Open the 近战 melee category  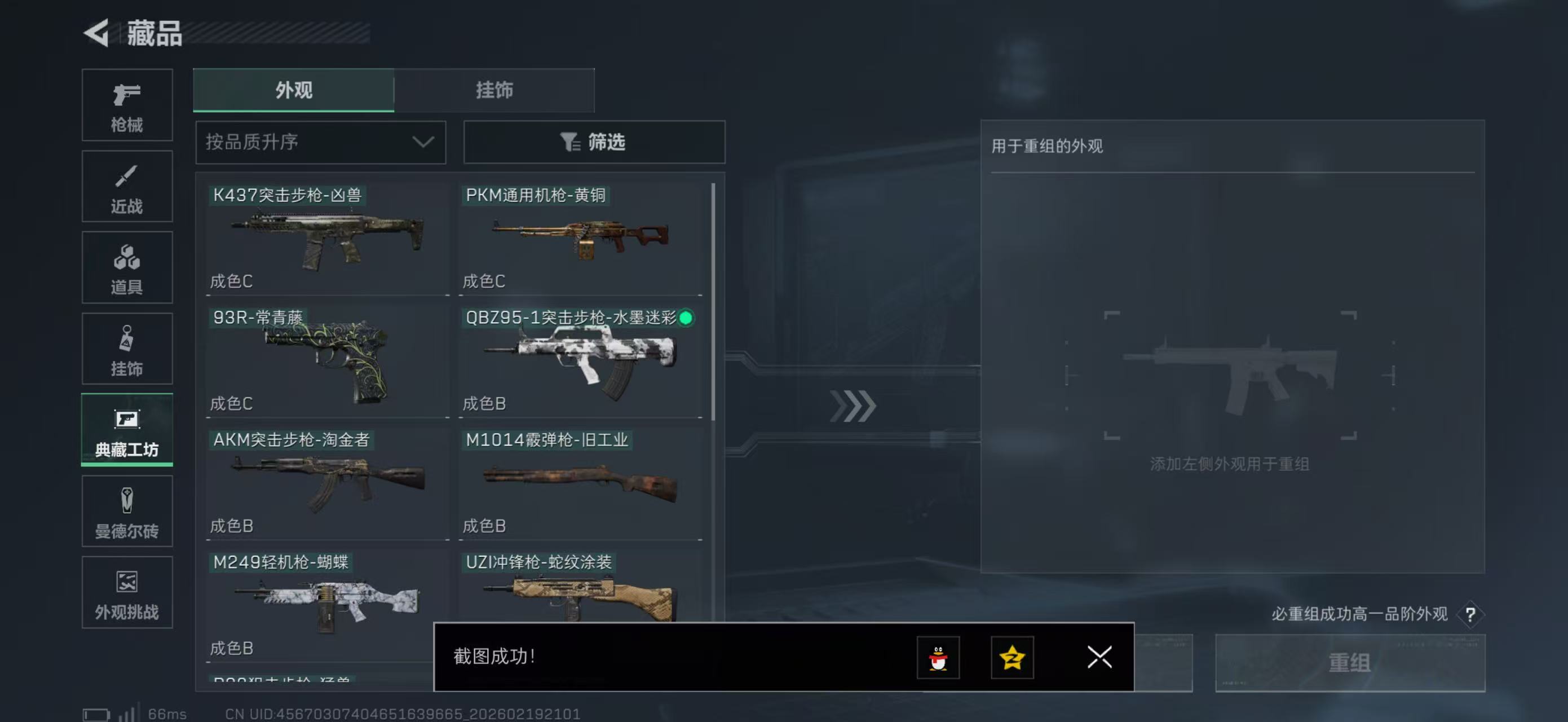[x=127, y=186]
